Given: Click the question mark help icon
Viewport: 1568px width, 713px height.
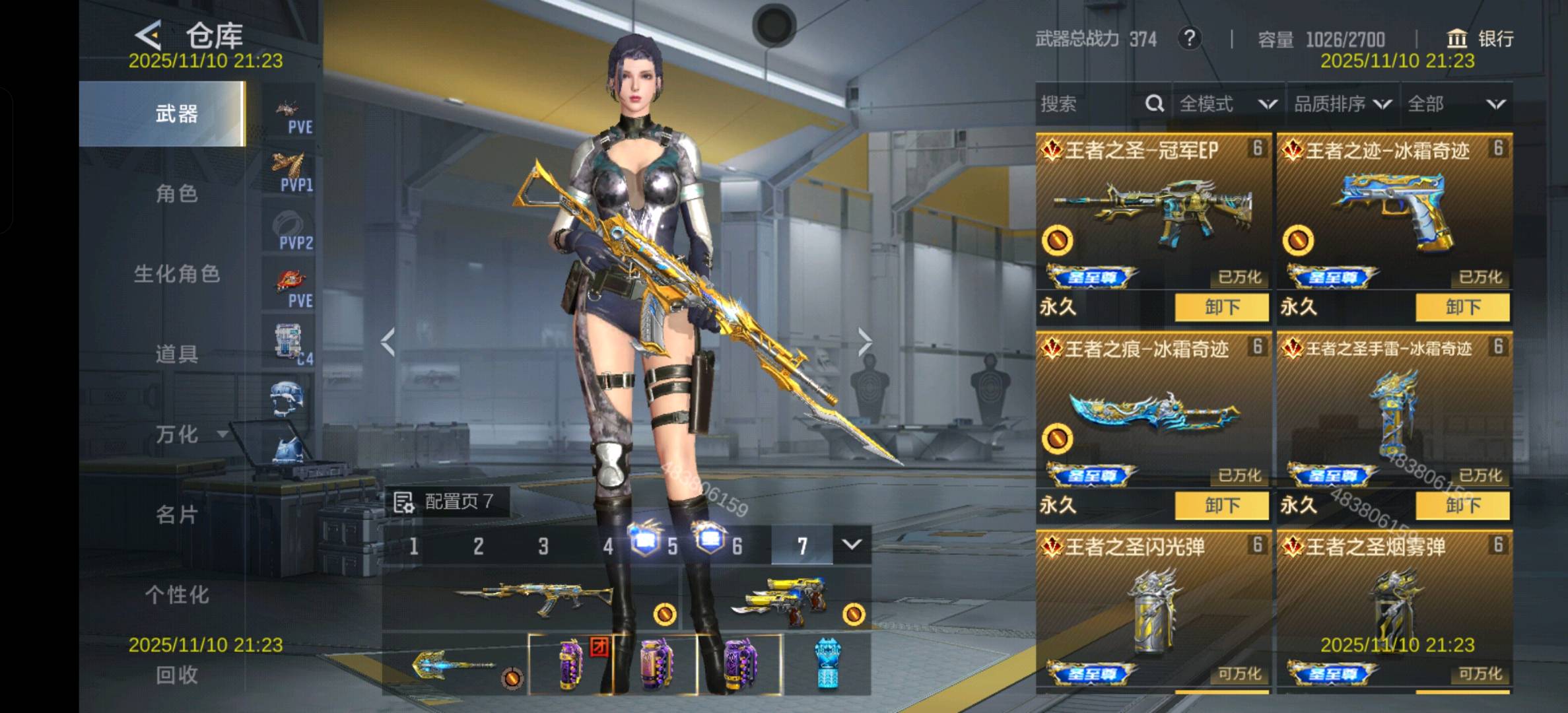Looking at the screenshot, I should tap(1189, 38).
